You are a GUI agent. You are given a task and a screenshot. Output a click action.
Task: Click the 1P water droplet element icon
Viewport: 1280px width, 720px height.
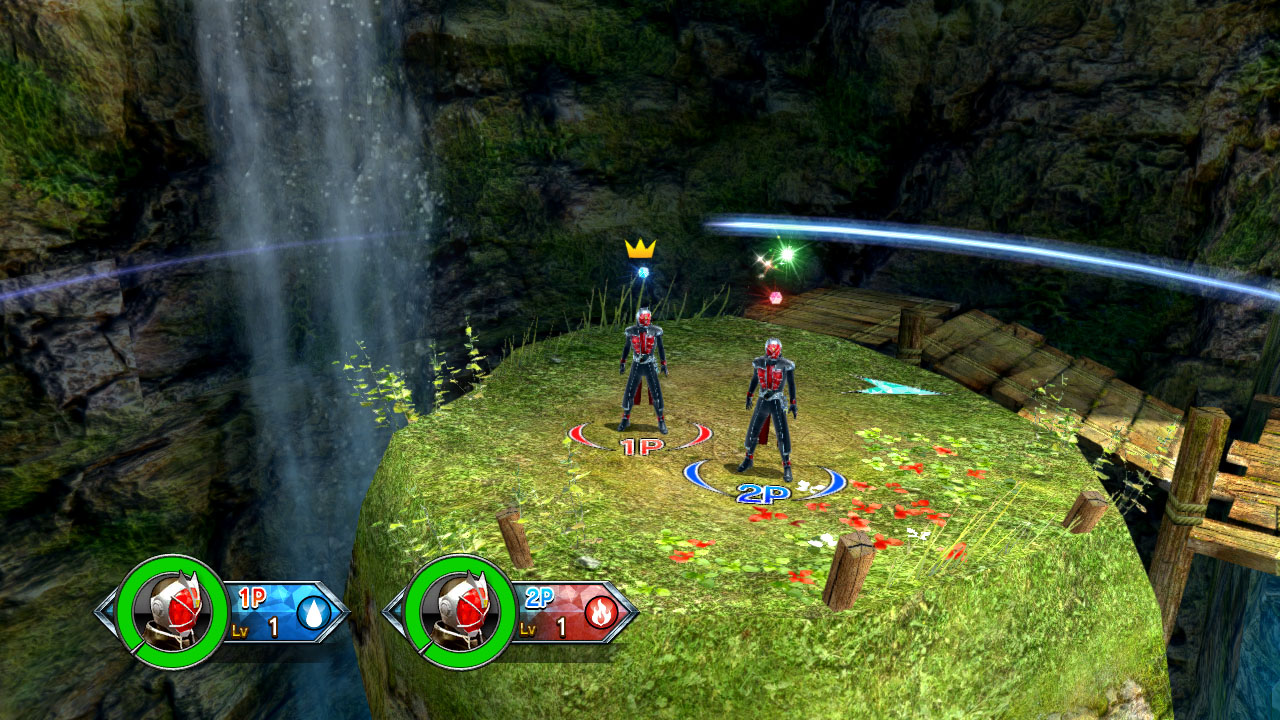pos(313,612)
